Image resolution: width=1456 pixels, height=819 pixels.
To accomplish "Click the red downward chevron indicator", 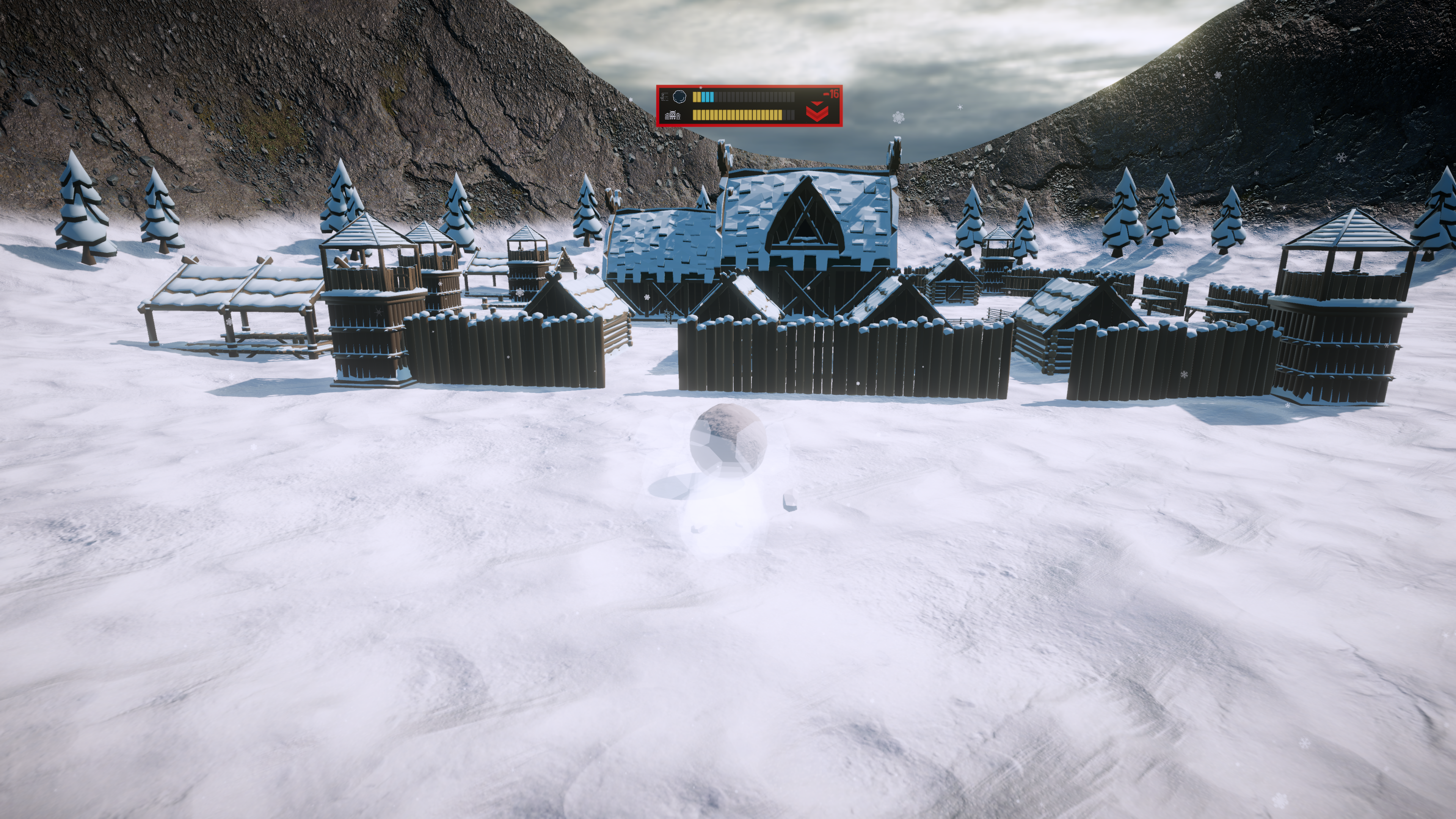I will (x=817, y=111).
